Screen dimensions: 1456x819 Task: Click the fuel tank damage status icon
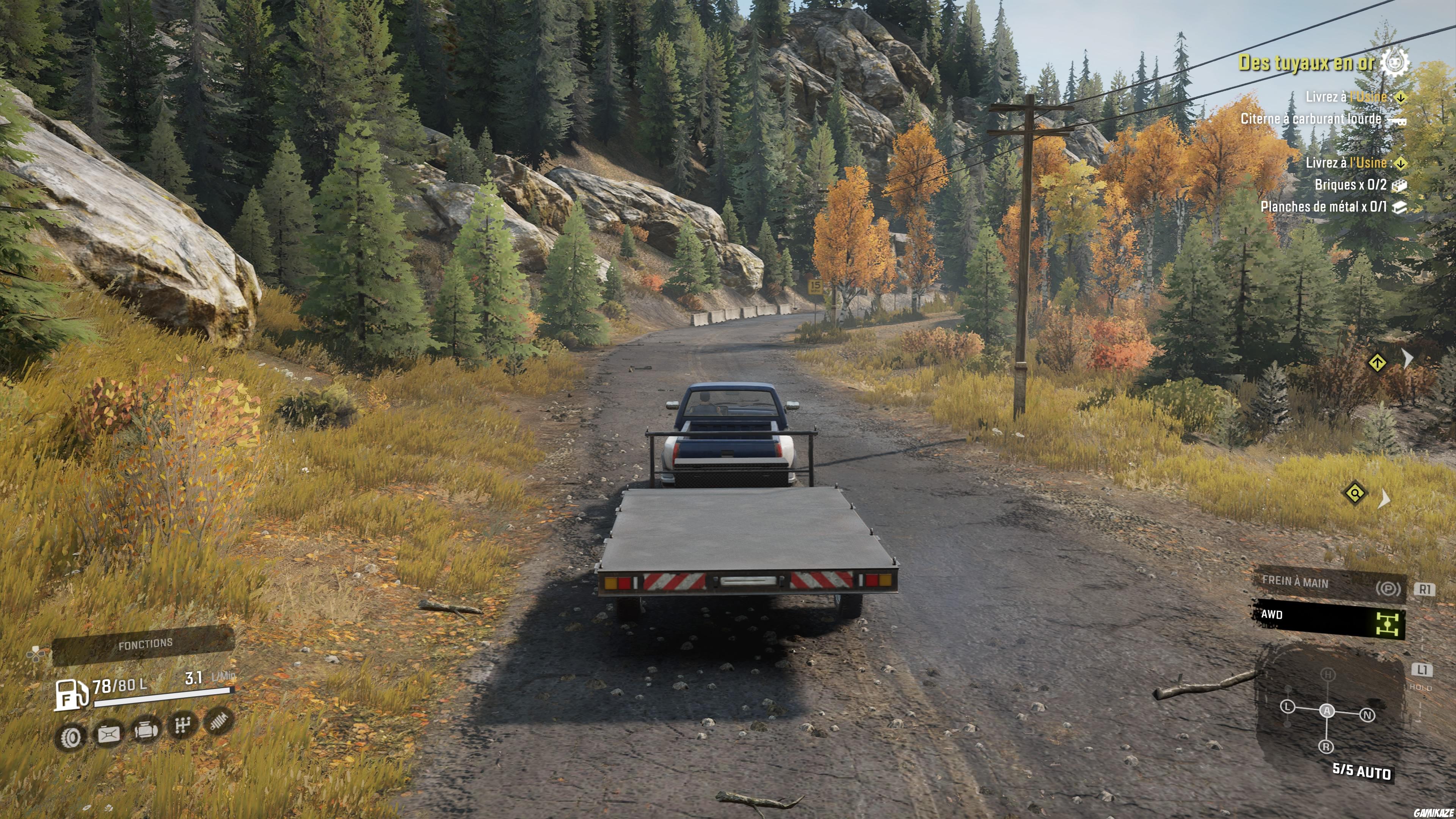pyautogui.click(x=108, y=734)
